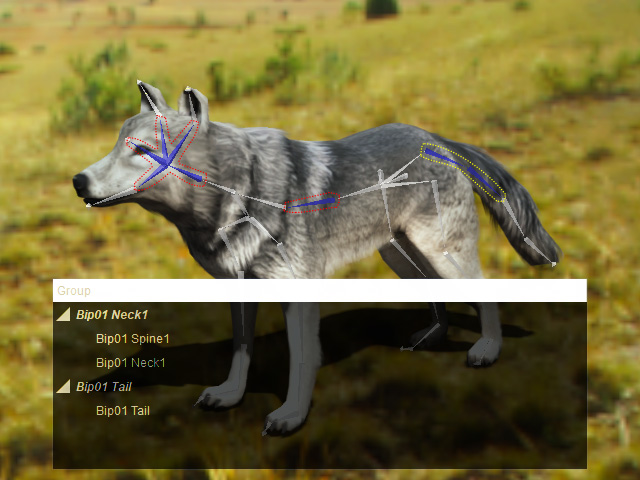Pick the Bip01 Tail child bone entry
640x480 pixels.
pyautogui.click(x=122, y=411)
